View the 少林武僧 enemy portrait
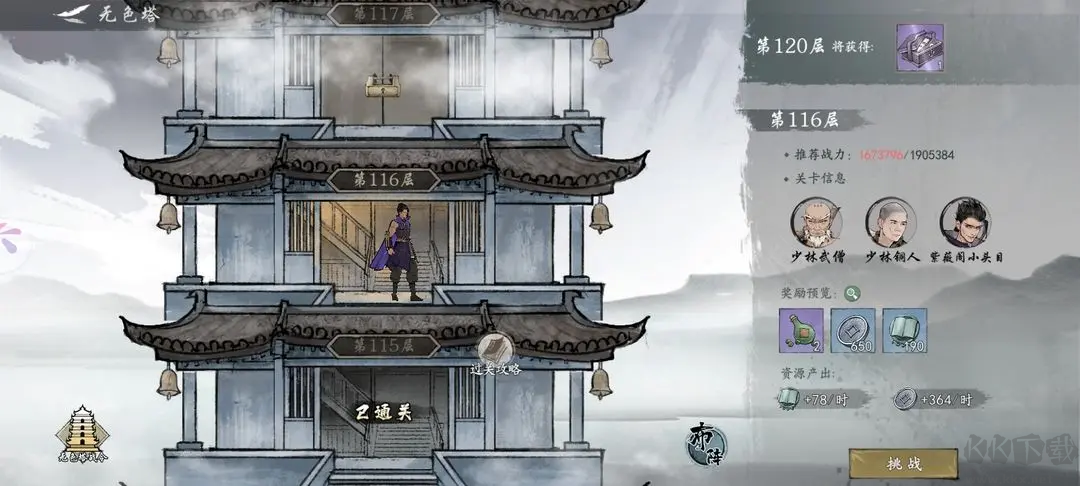1080x486 pixels. click(x=816, y=223)
